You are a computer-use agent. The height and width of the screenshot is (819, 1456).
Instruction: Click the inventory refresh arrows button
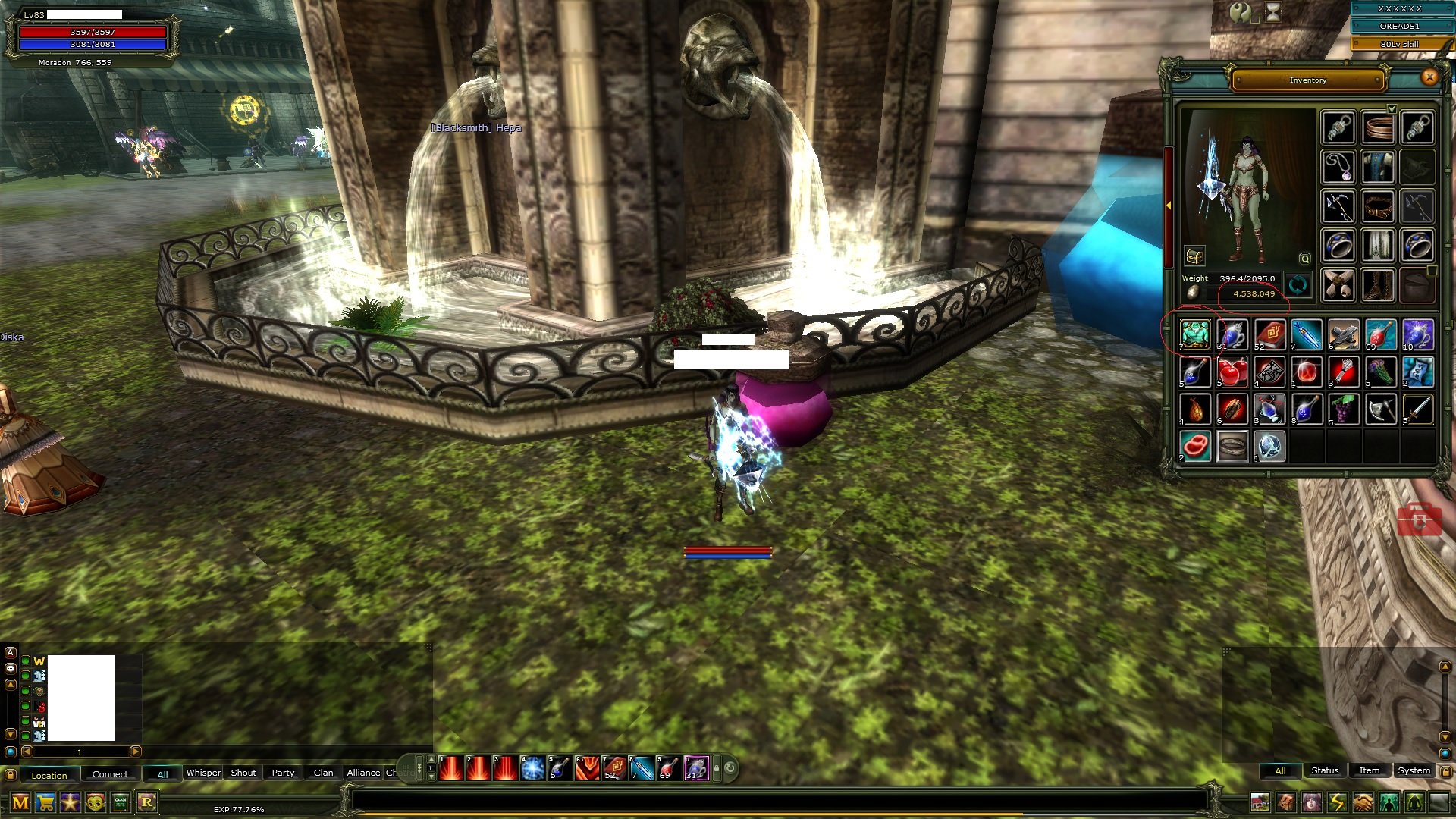tap(1298, 285)
